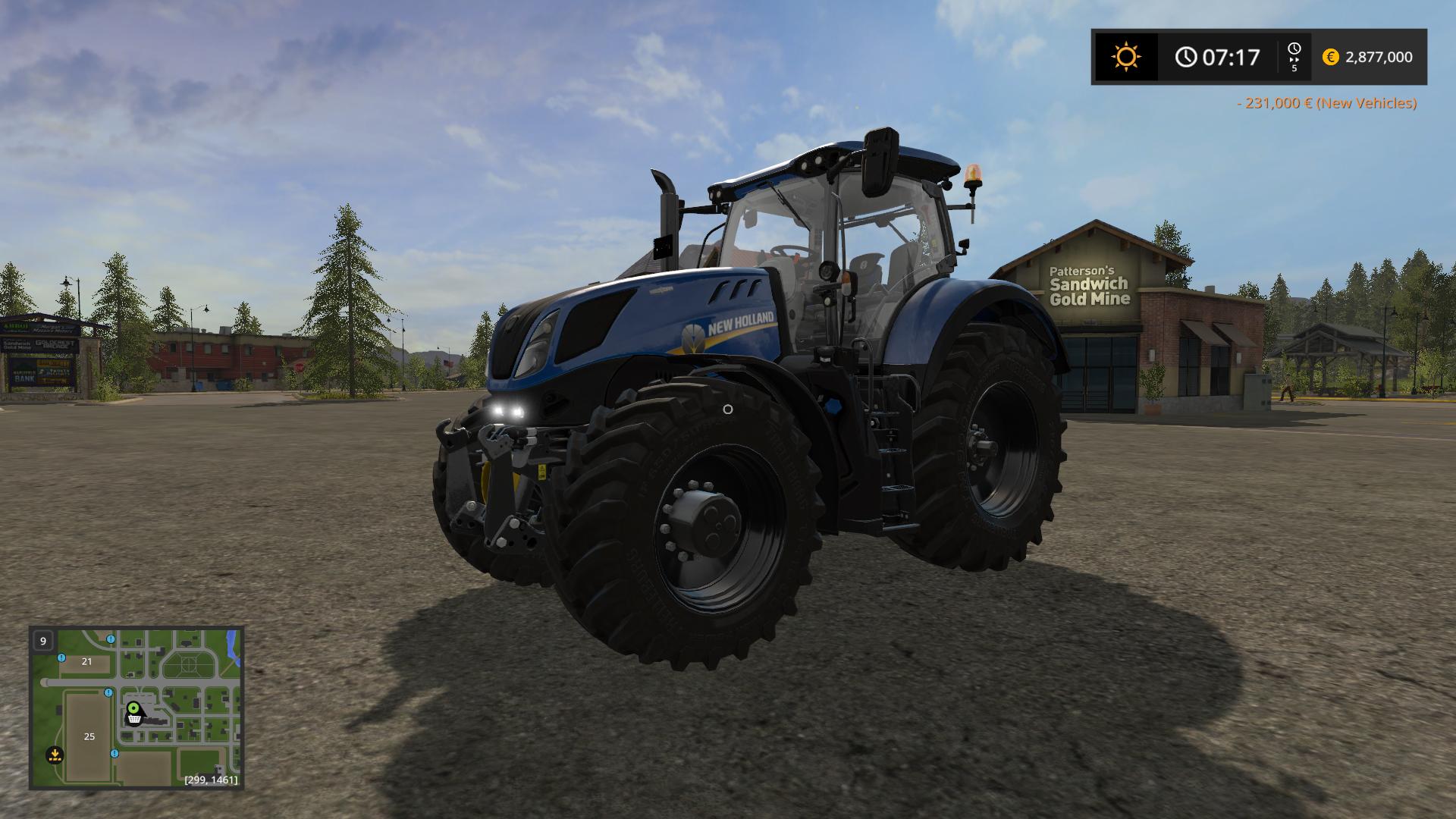Click field 21 on the minimap
This screenshot has height=819, width=1456.
86,661
